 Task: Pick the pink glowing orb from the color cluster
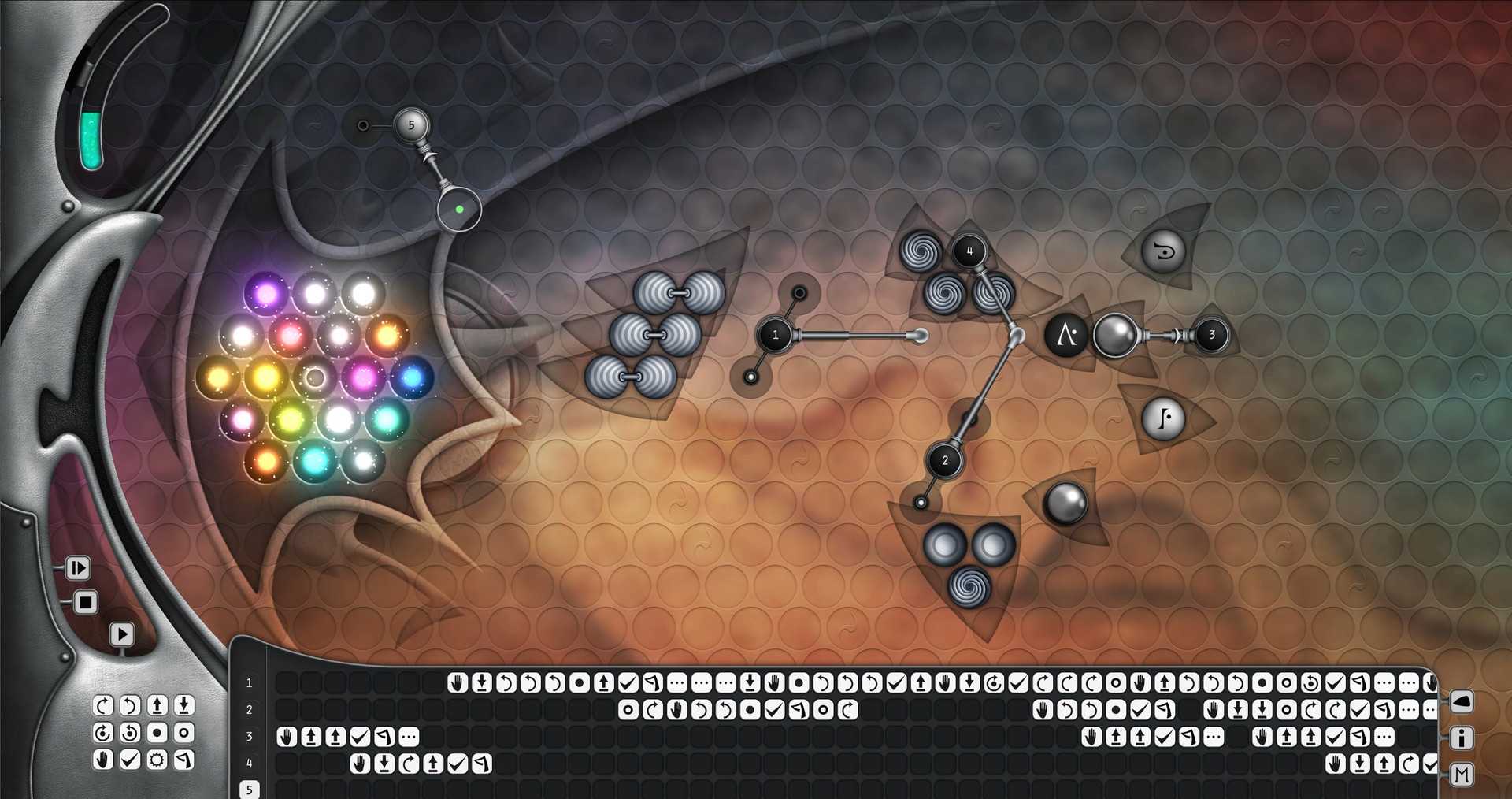pos(363,376)
